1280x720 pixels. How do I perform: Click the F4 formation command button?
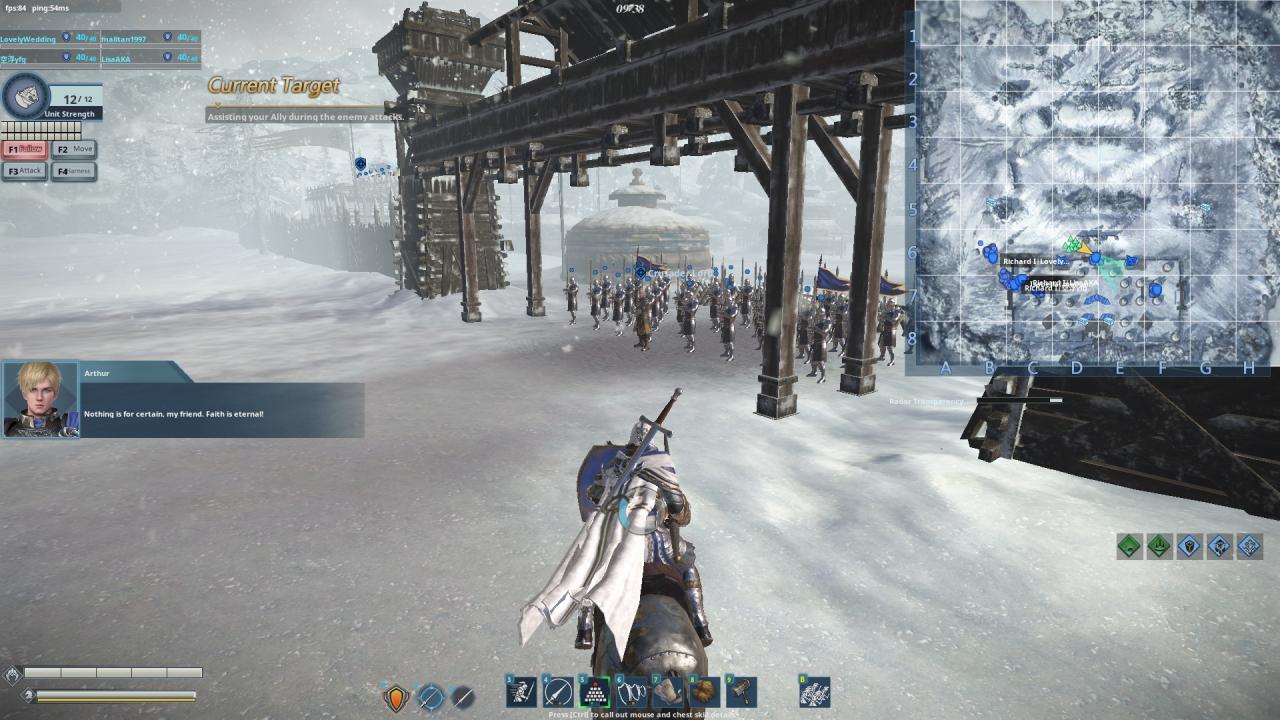(74, 171)
